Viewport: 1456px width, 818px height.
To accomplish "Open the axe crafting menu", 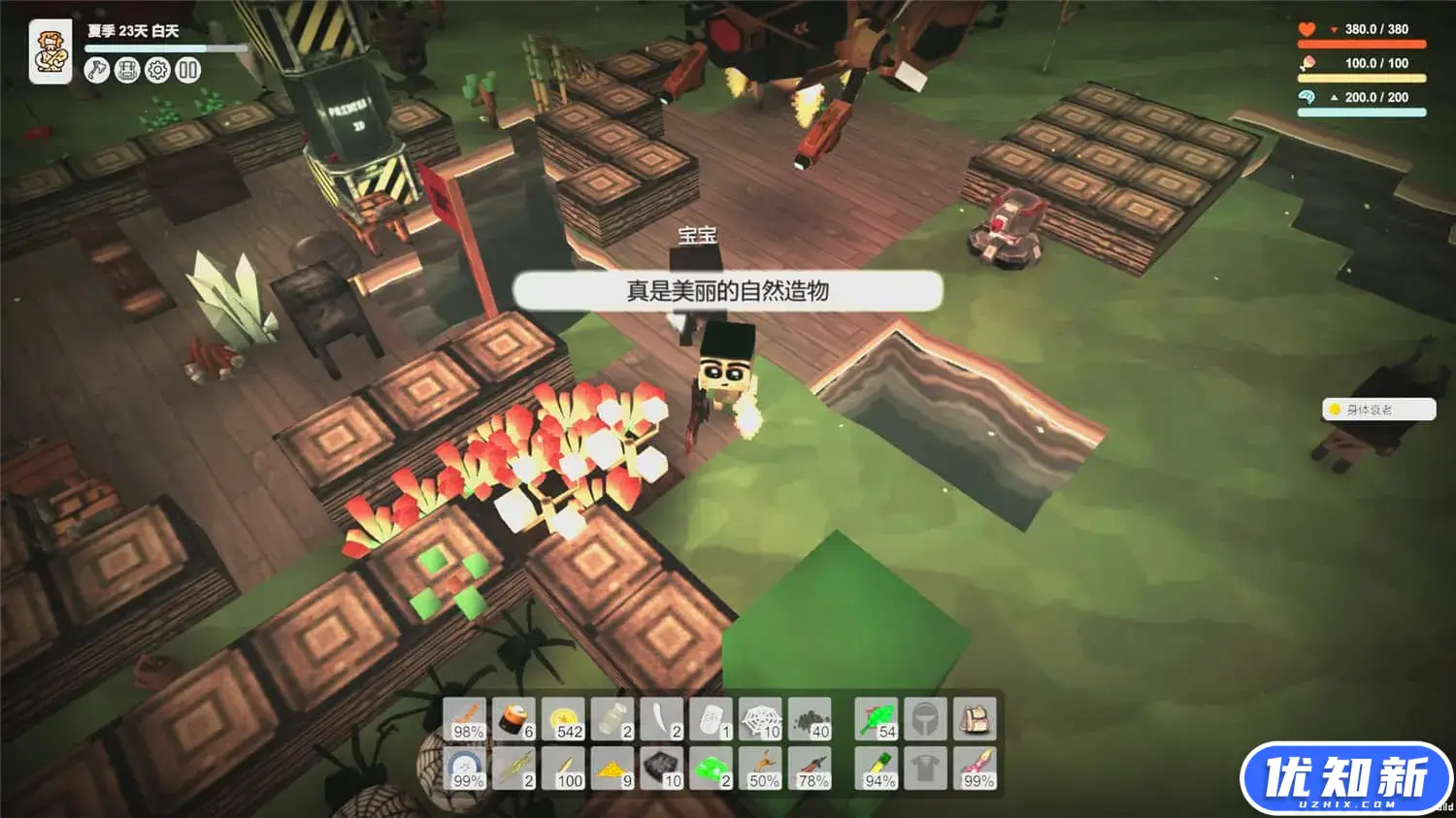I will (x=96, y=70).
